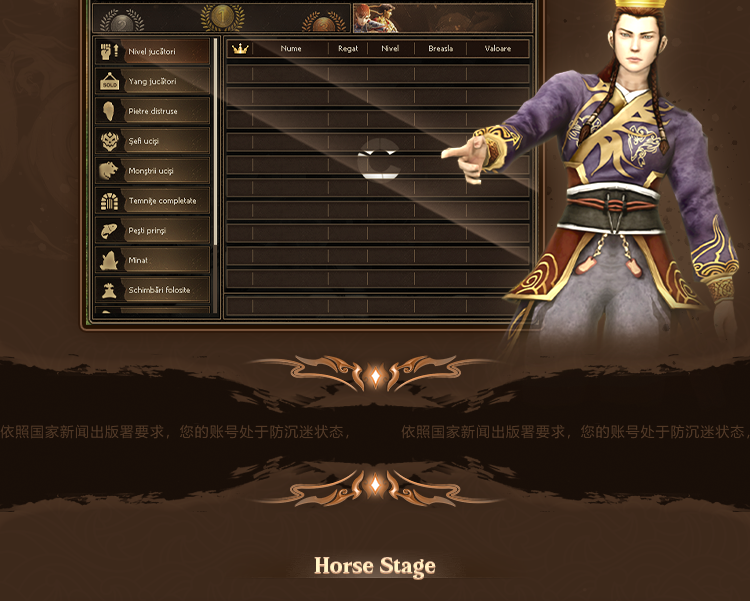This screenshot has height=601, width=750.
Task: Open the character portrait banner thumbnail
Action: (x=376, y=18)
